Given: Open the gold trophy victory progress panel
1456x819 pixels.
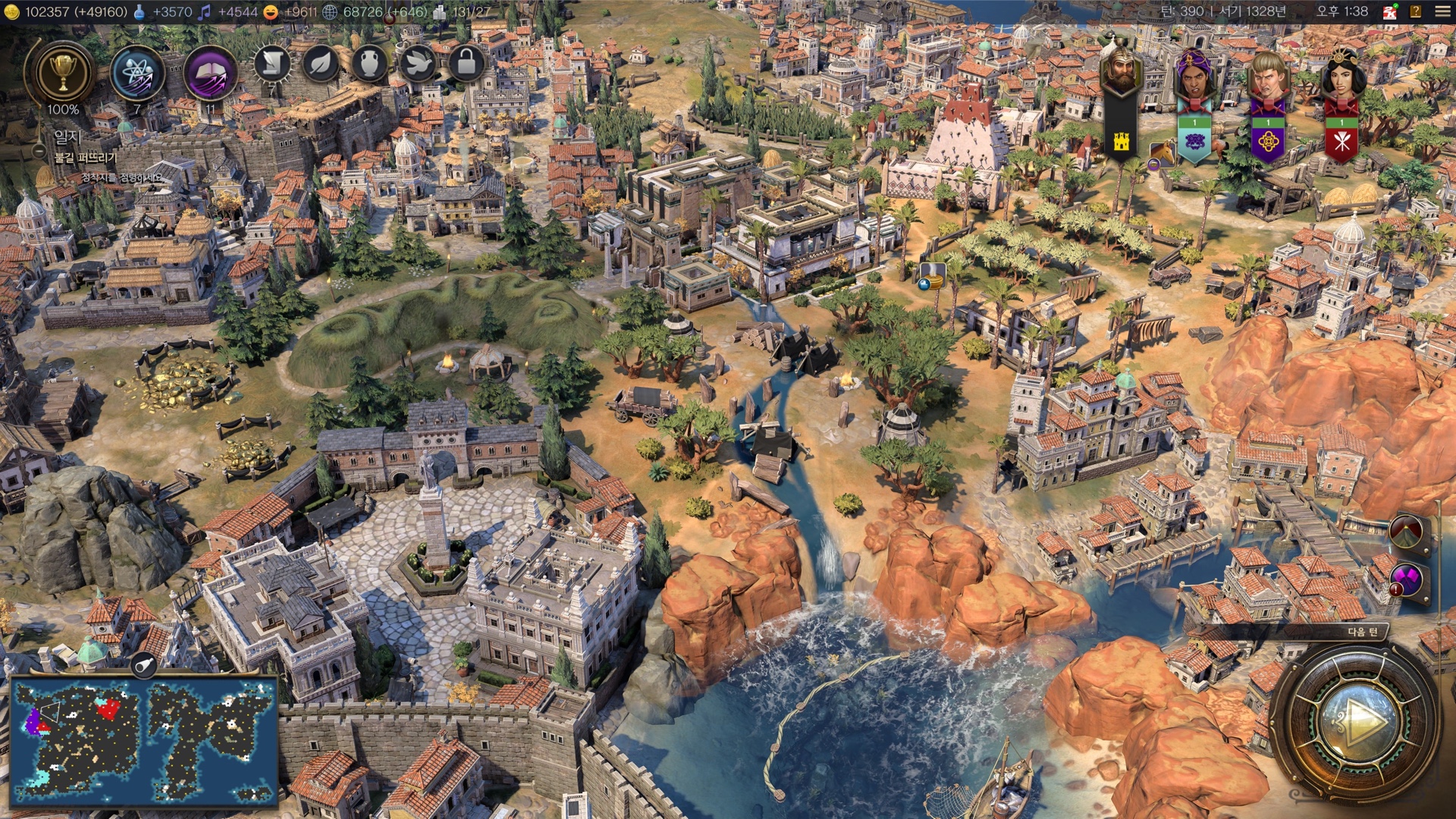Looking at the screenshot, I should 63,74.
